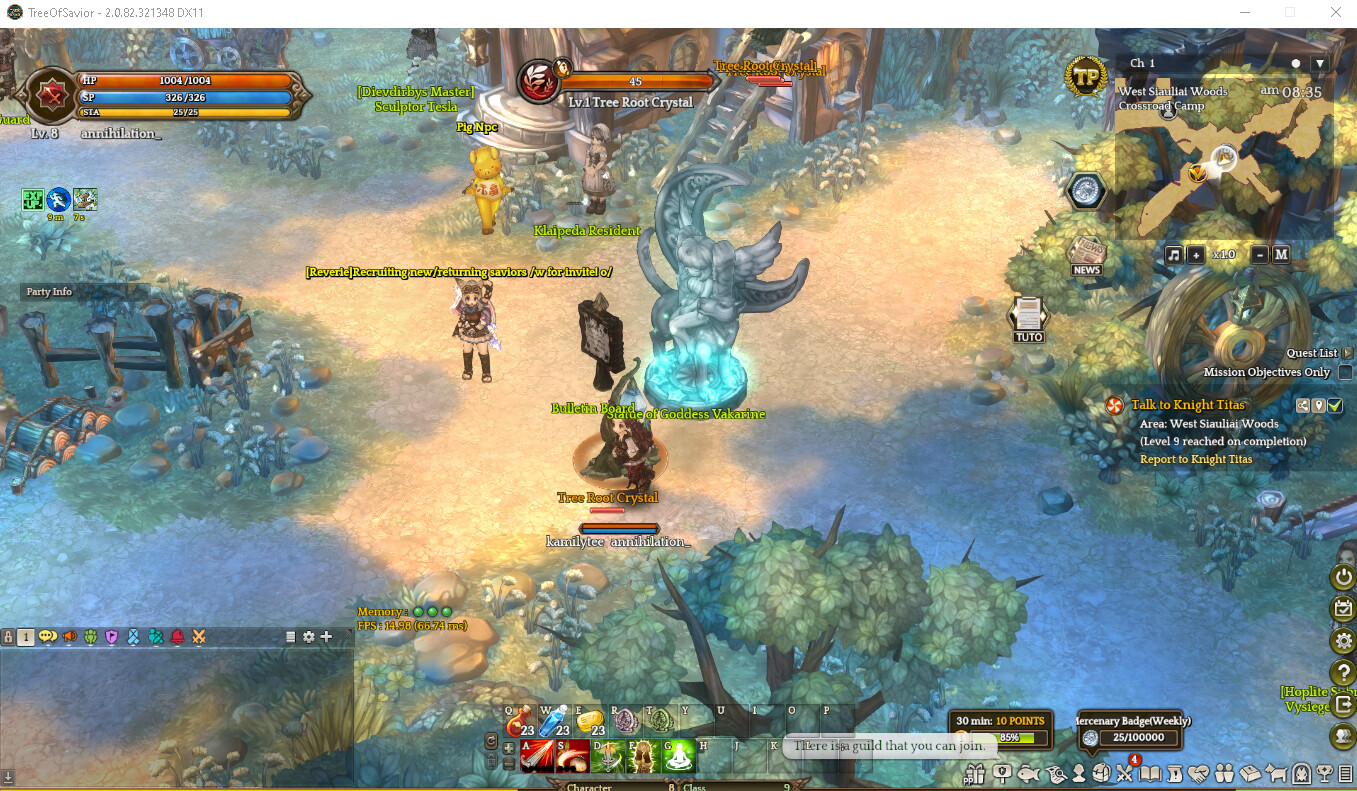Open the chat settings gear icon
The width and height of the screenshot is (1357, 791).
(x=308, y=637)
